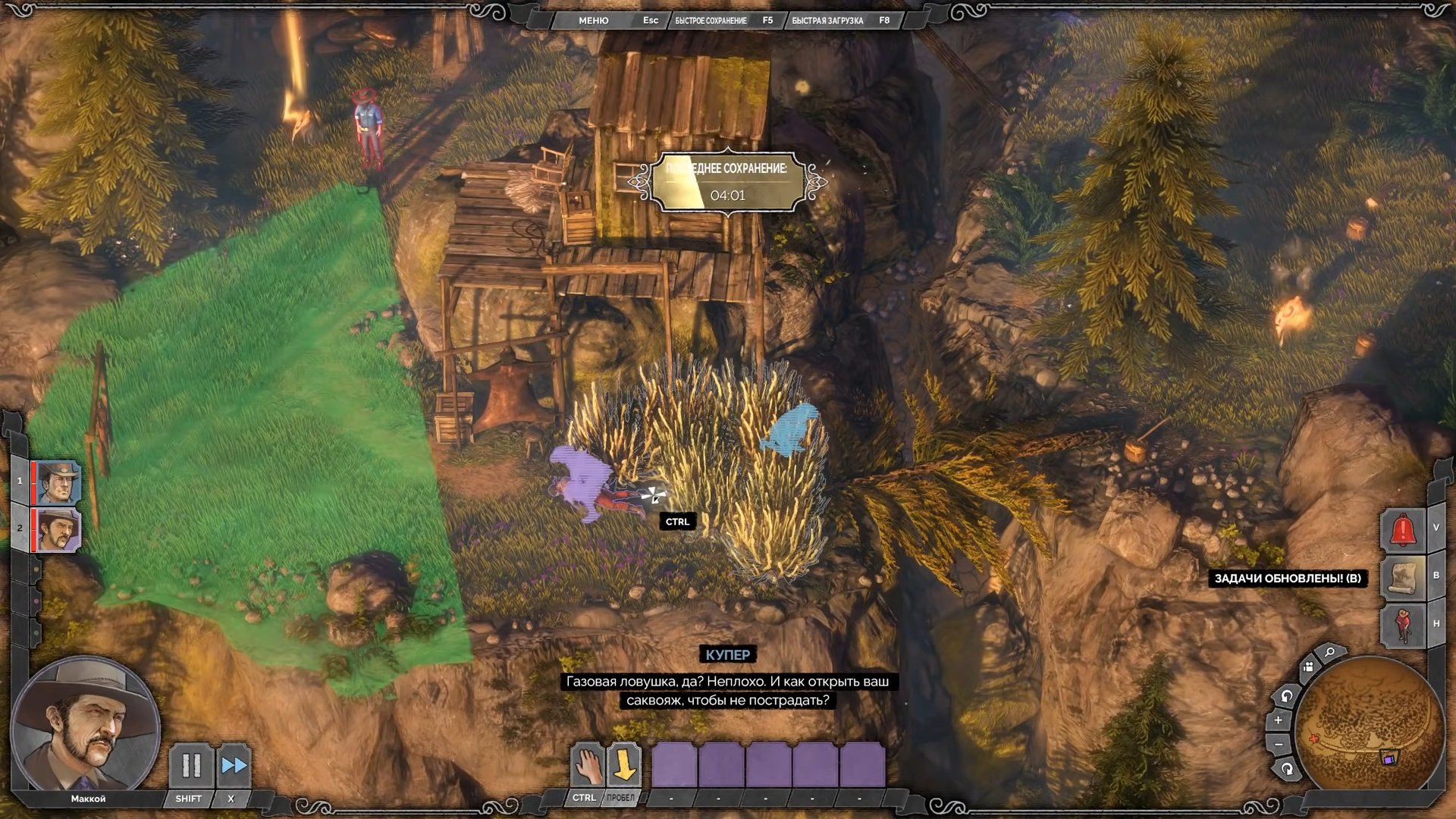Zoom in with the minimap plus button
Image resolution: width=1456 pixels, height=819 pixels.
1279,720
